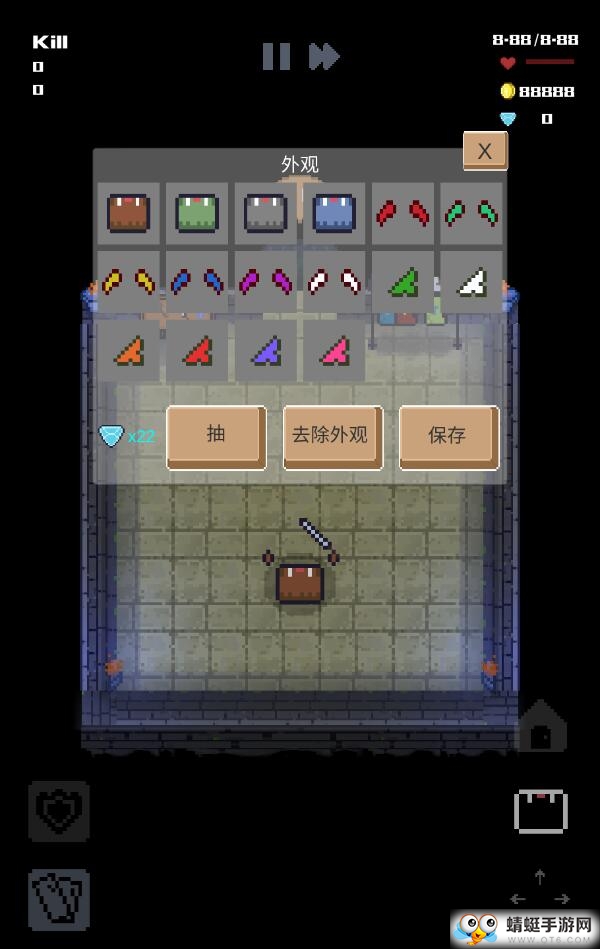Open the chest inventory icon
The width and height of the screenshot is (600, 949).
541,811
